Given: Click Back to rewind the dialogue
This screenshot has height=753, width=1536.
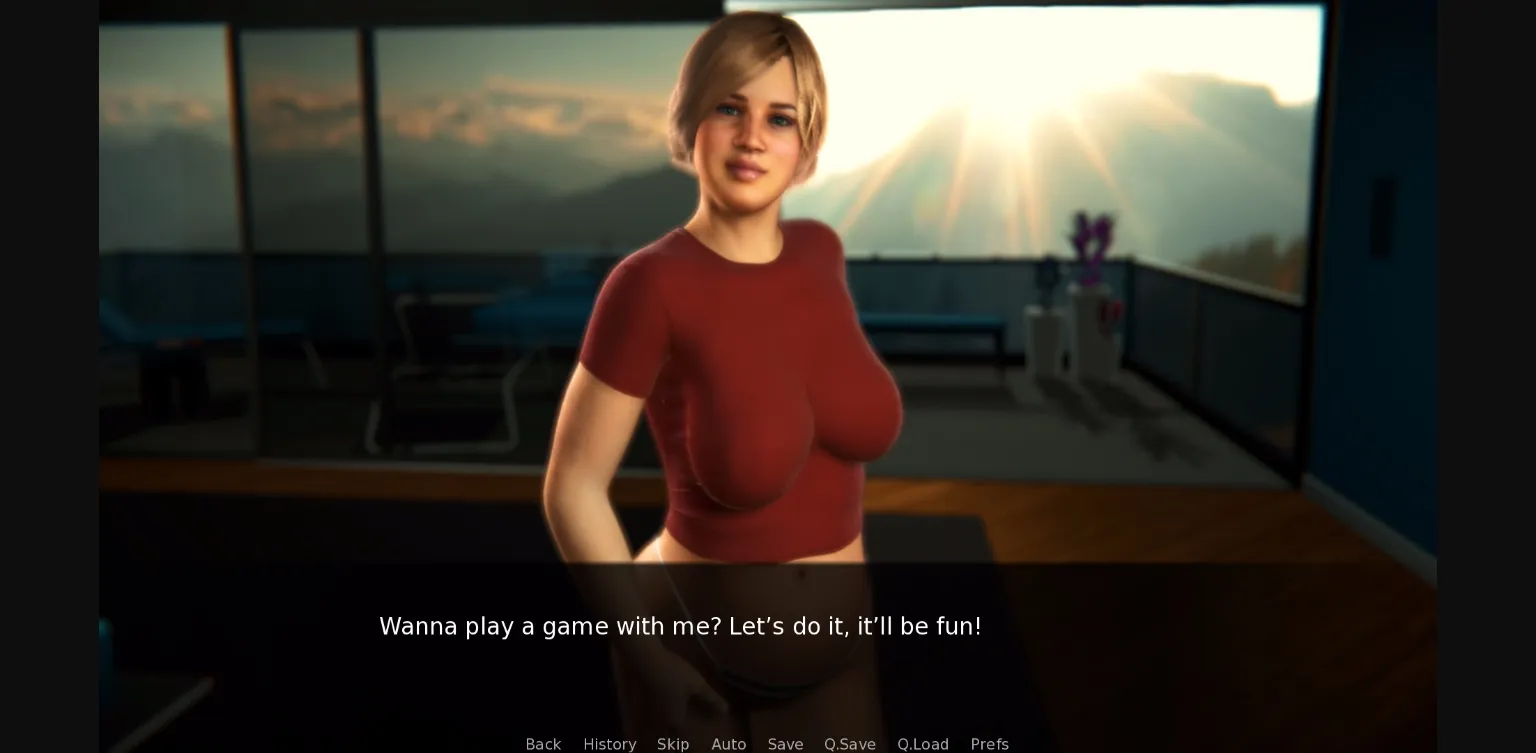Looking at the screenshot, I should pos(543,744).
